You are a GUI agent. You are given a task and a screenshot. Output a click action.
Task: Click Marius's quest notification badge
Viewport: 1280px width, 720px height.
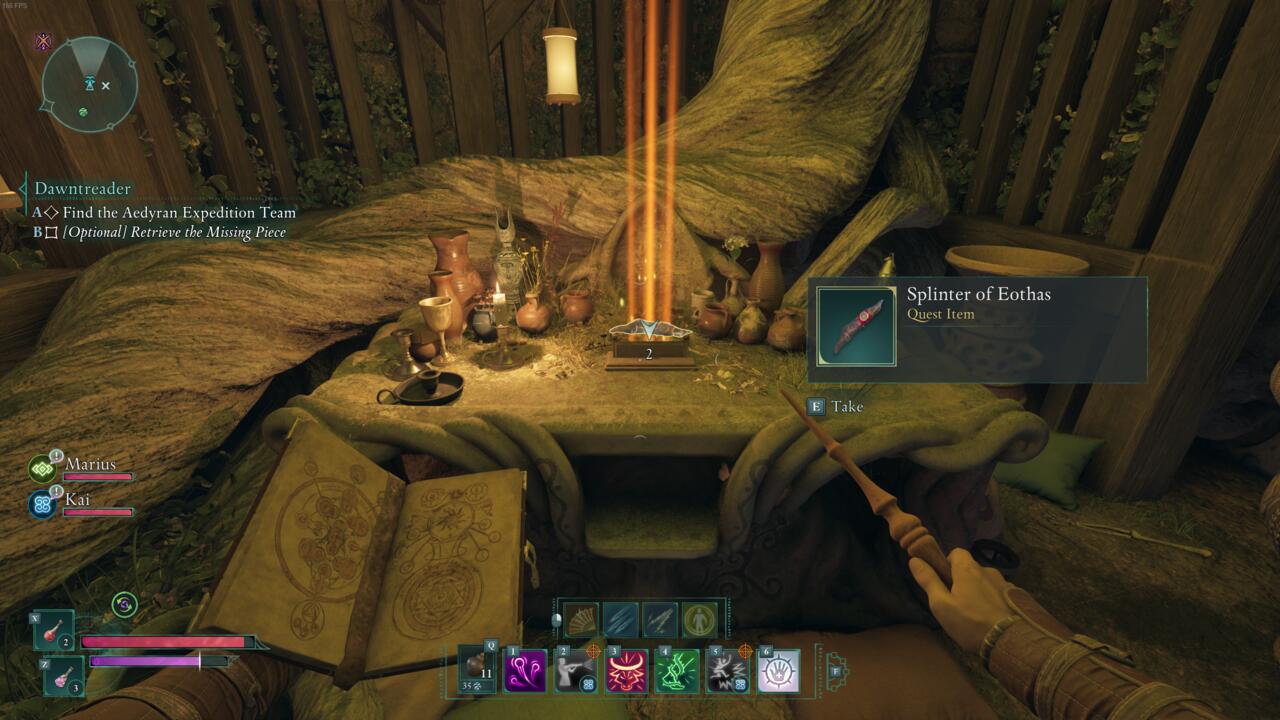click(58, 456)
